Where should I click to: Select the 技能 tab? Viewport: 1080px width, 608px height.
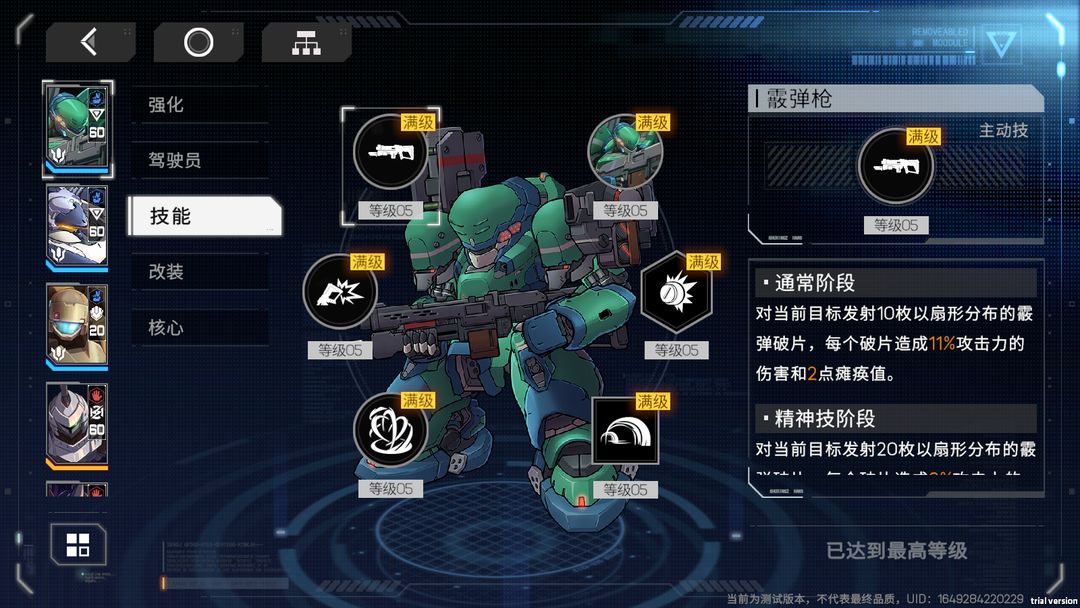pos(203,216)
